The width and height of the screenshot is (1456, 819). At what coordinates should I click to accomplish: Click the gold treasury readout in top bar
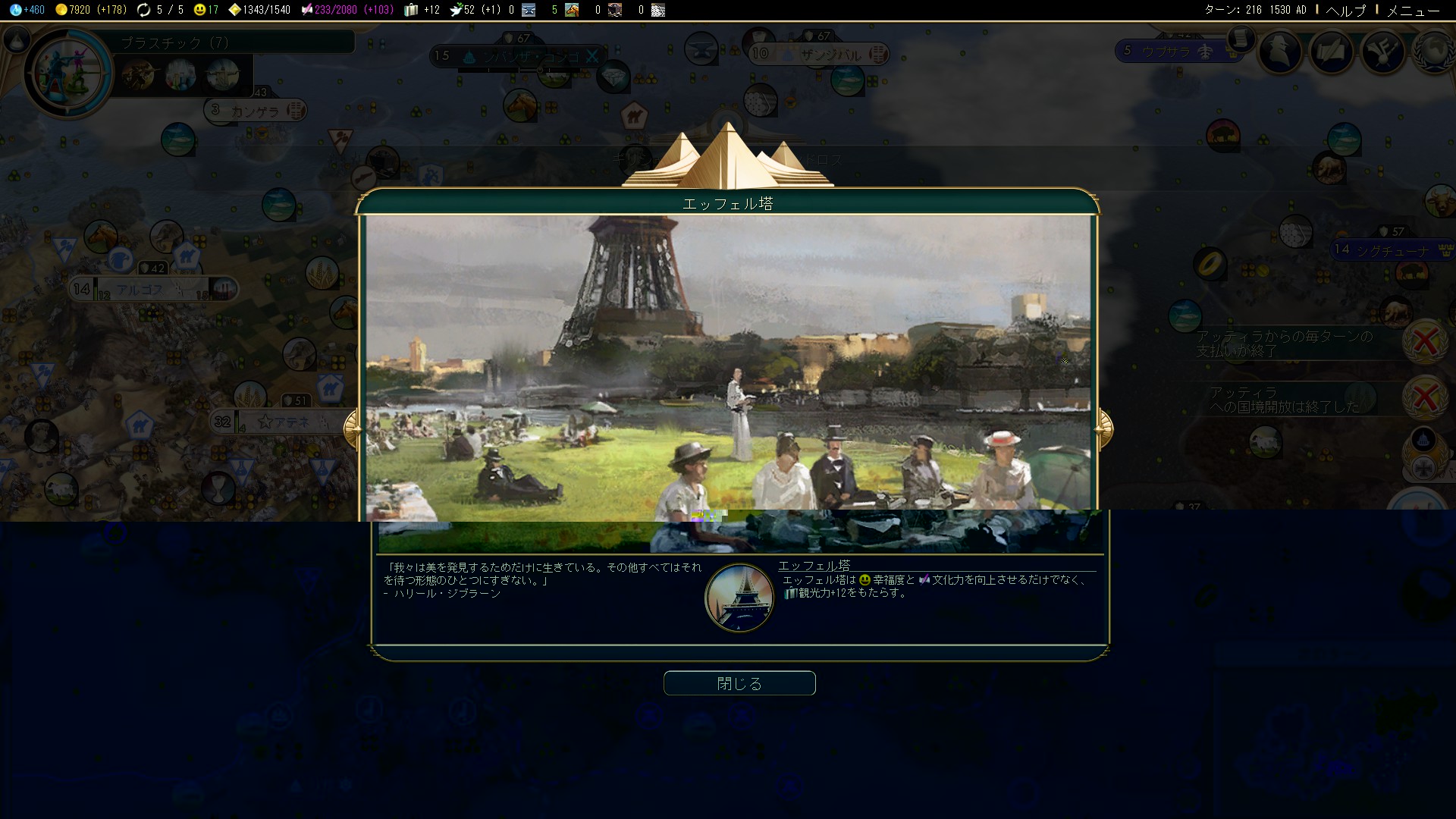tap(89, 10)
